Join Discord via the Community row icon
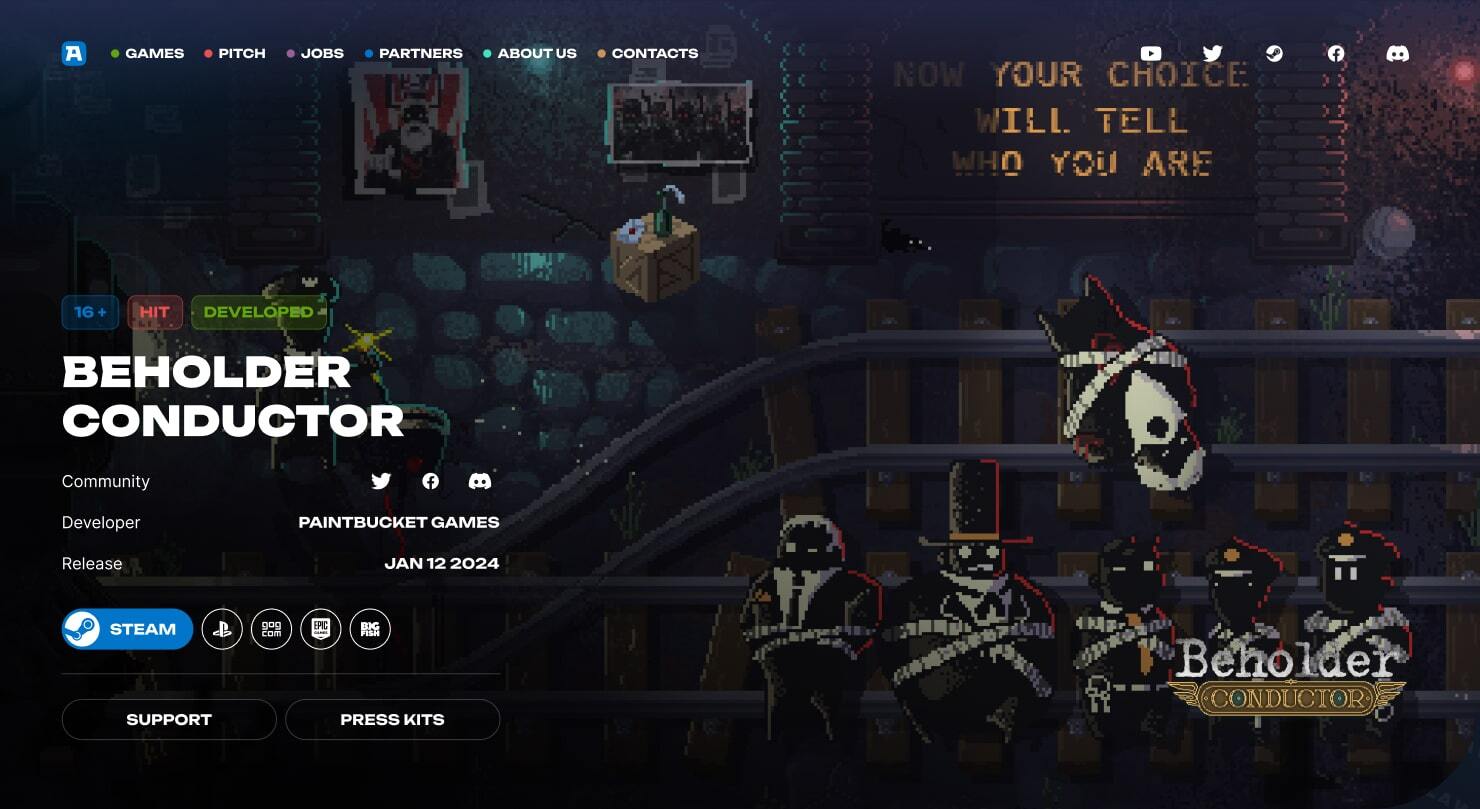This screenshot has width=1480, height=809. pos(480,481)
